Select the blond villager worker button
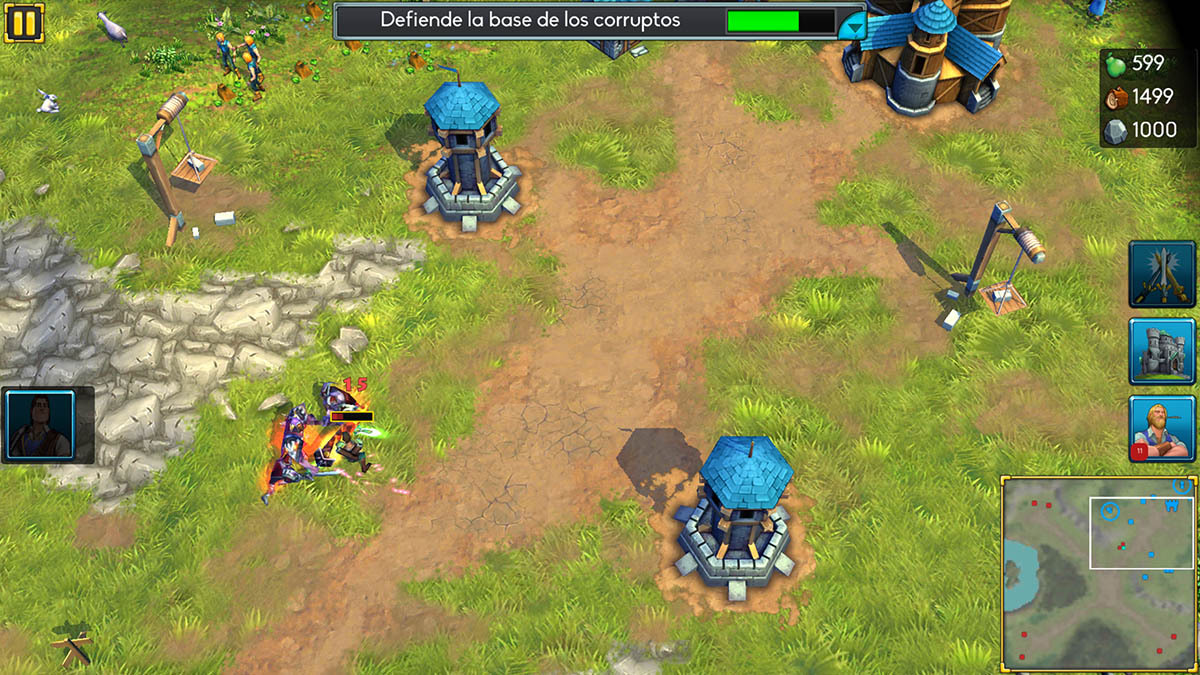 1163,429
